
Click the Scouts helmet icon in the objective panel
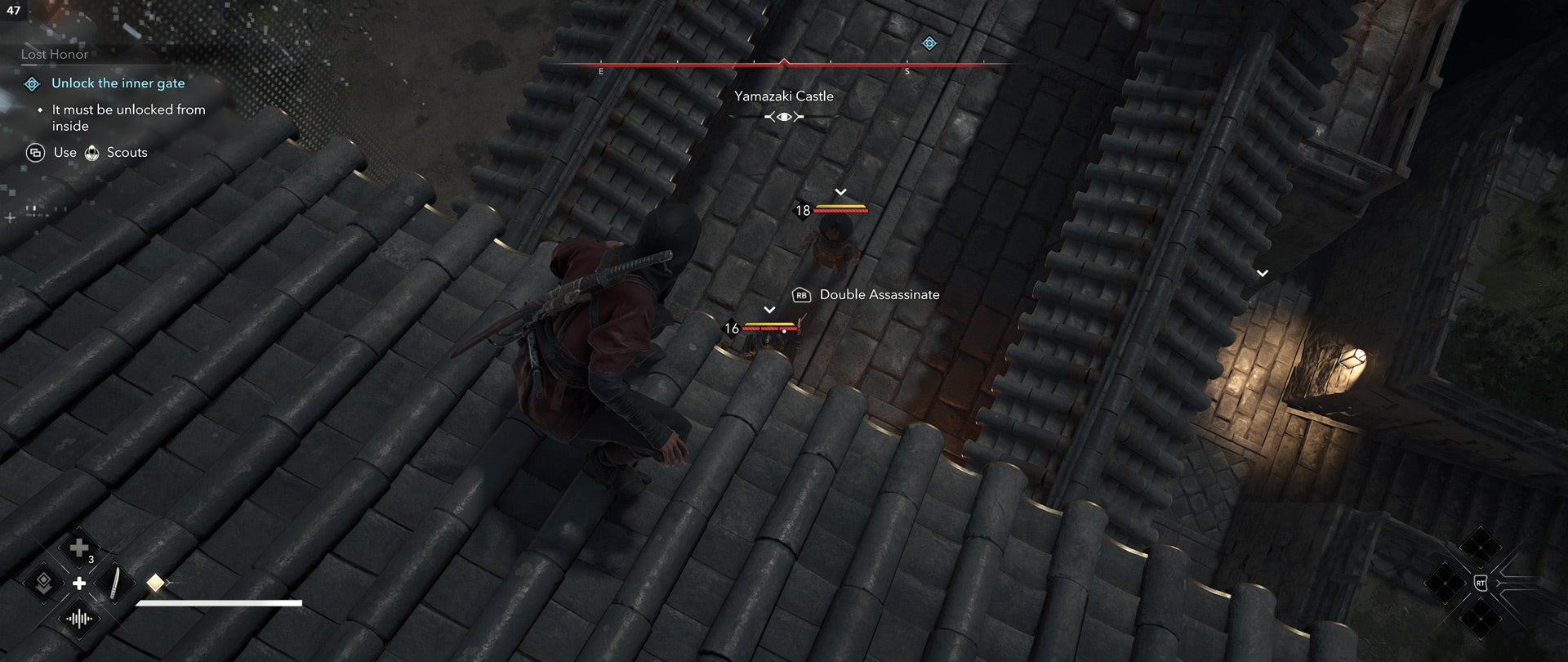coord(92,152)
